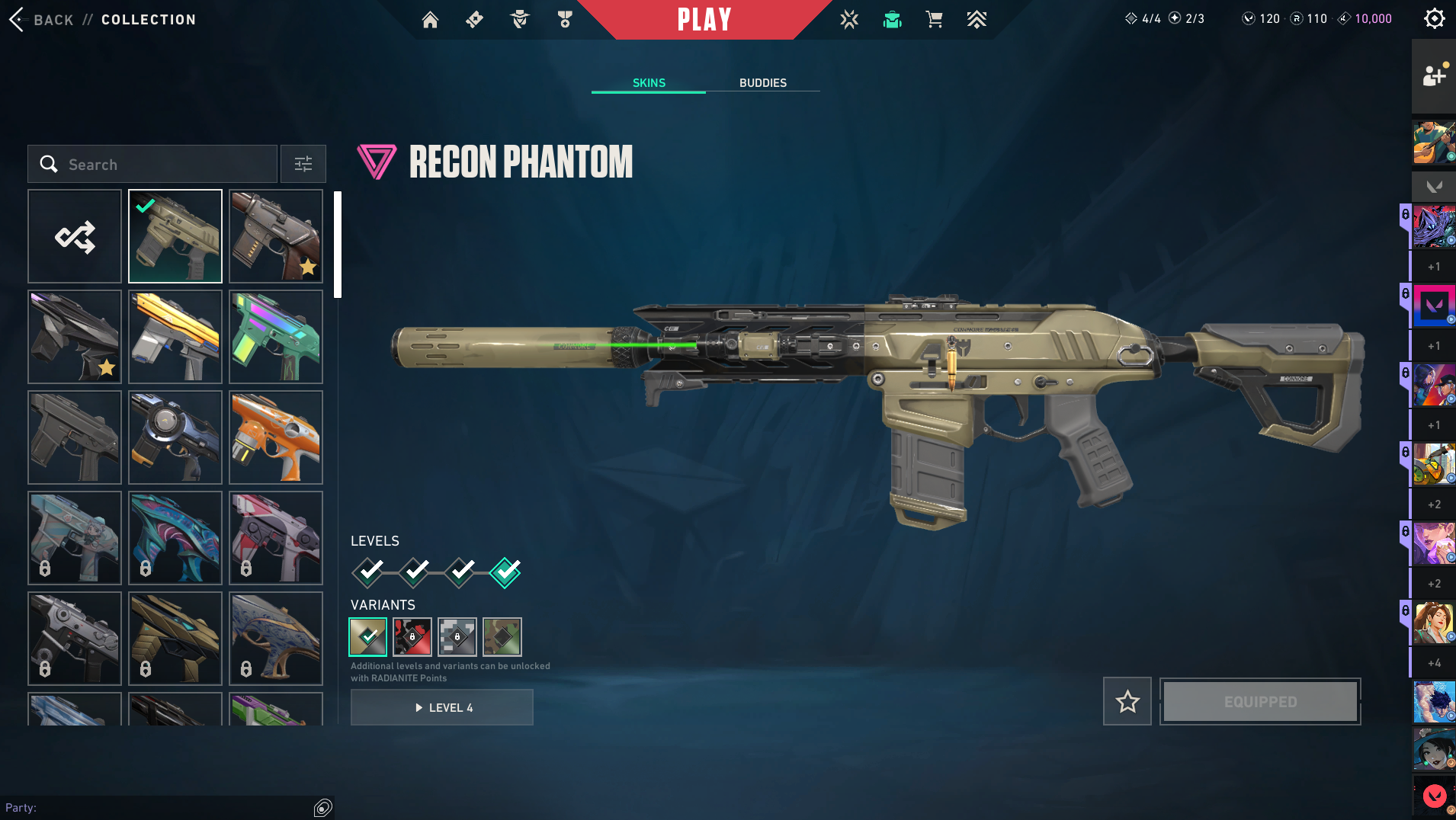Click the Equipped button
1456x820 pixels.
(1260, 701)
